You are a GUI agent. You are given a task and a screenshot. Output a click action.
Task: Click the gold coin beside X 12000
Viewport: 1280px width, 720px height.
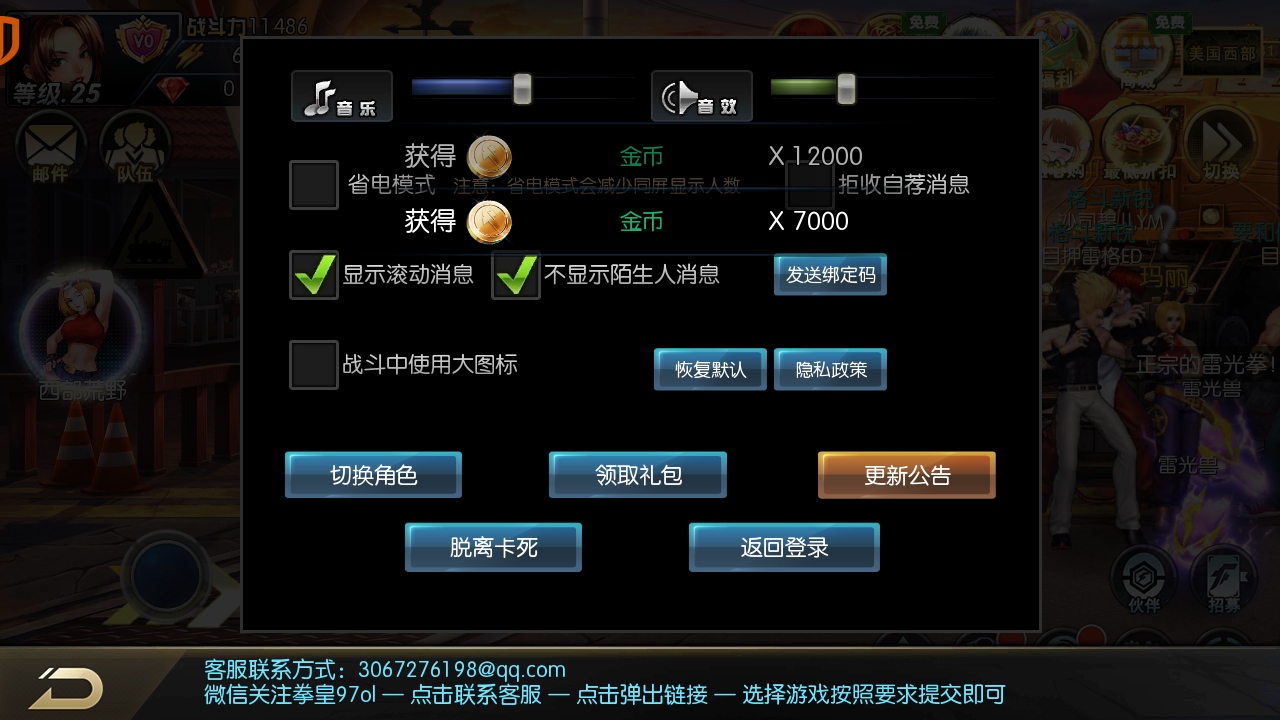[x=487, y=157]
